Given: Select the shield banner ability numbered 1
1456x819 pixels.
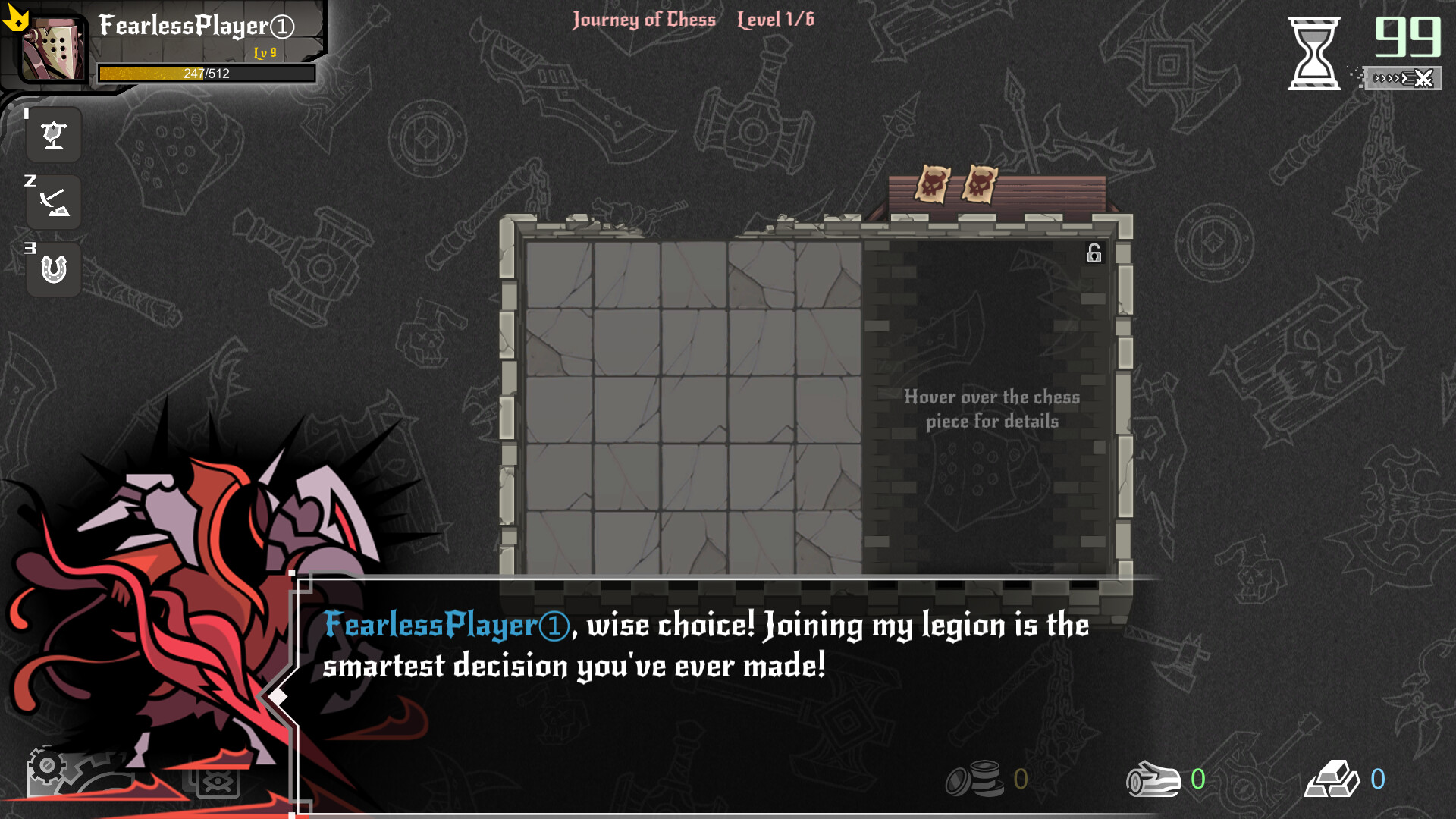Looking at the screenshot, I should 53,135.
